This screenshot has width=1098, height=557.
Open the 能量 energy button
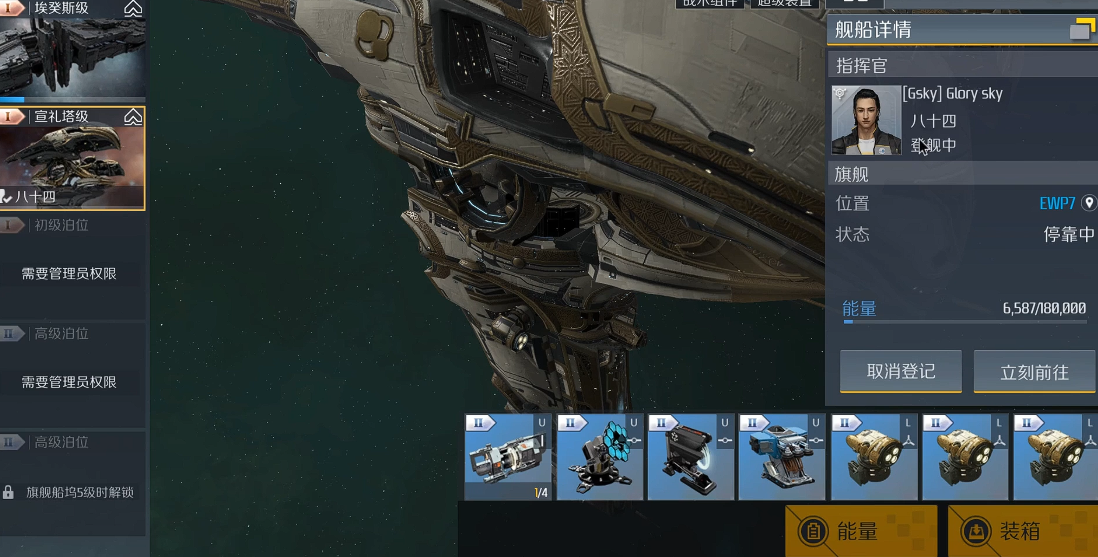pos(860,531)
